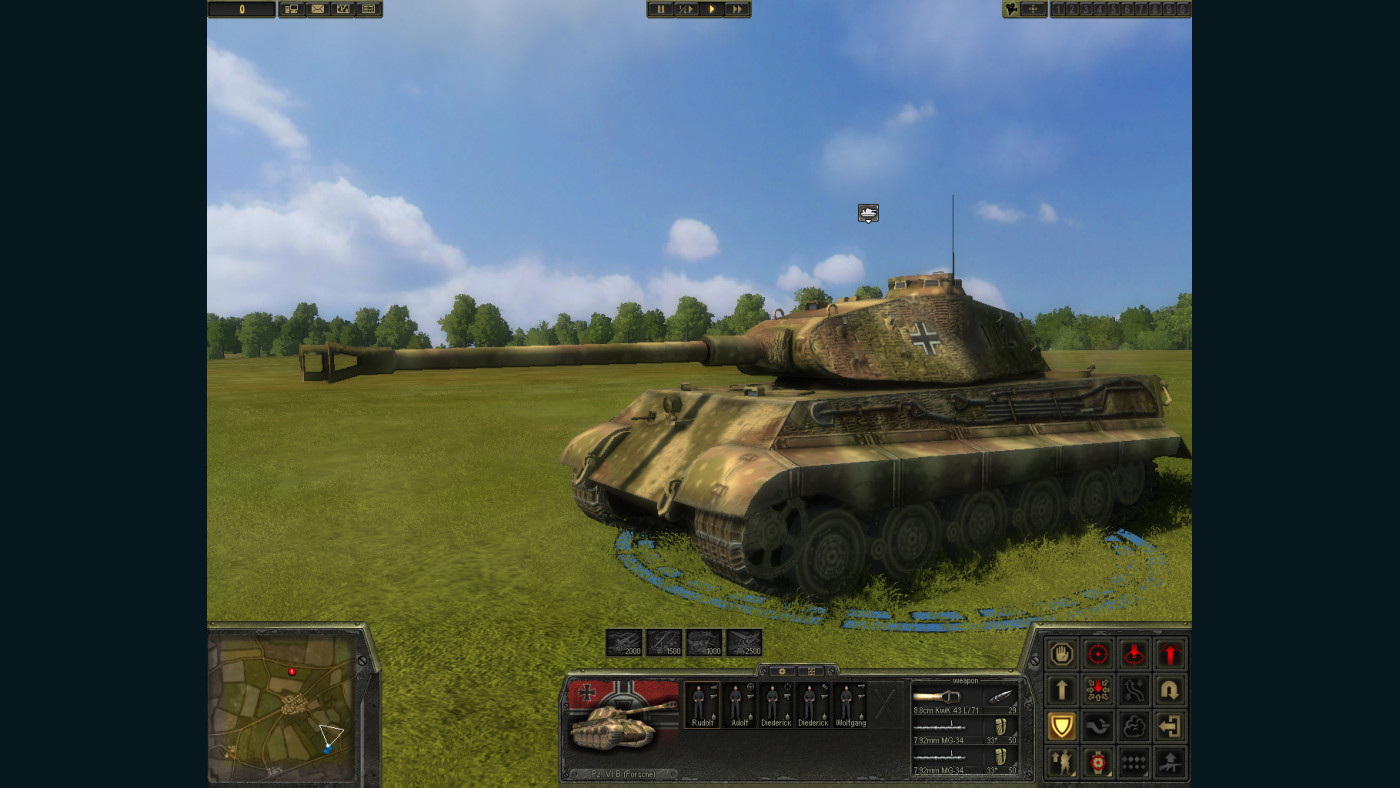
Task: Click the lower 7.92mm MG-34 ammo pouch
Action: coord(1002,759)
